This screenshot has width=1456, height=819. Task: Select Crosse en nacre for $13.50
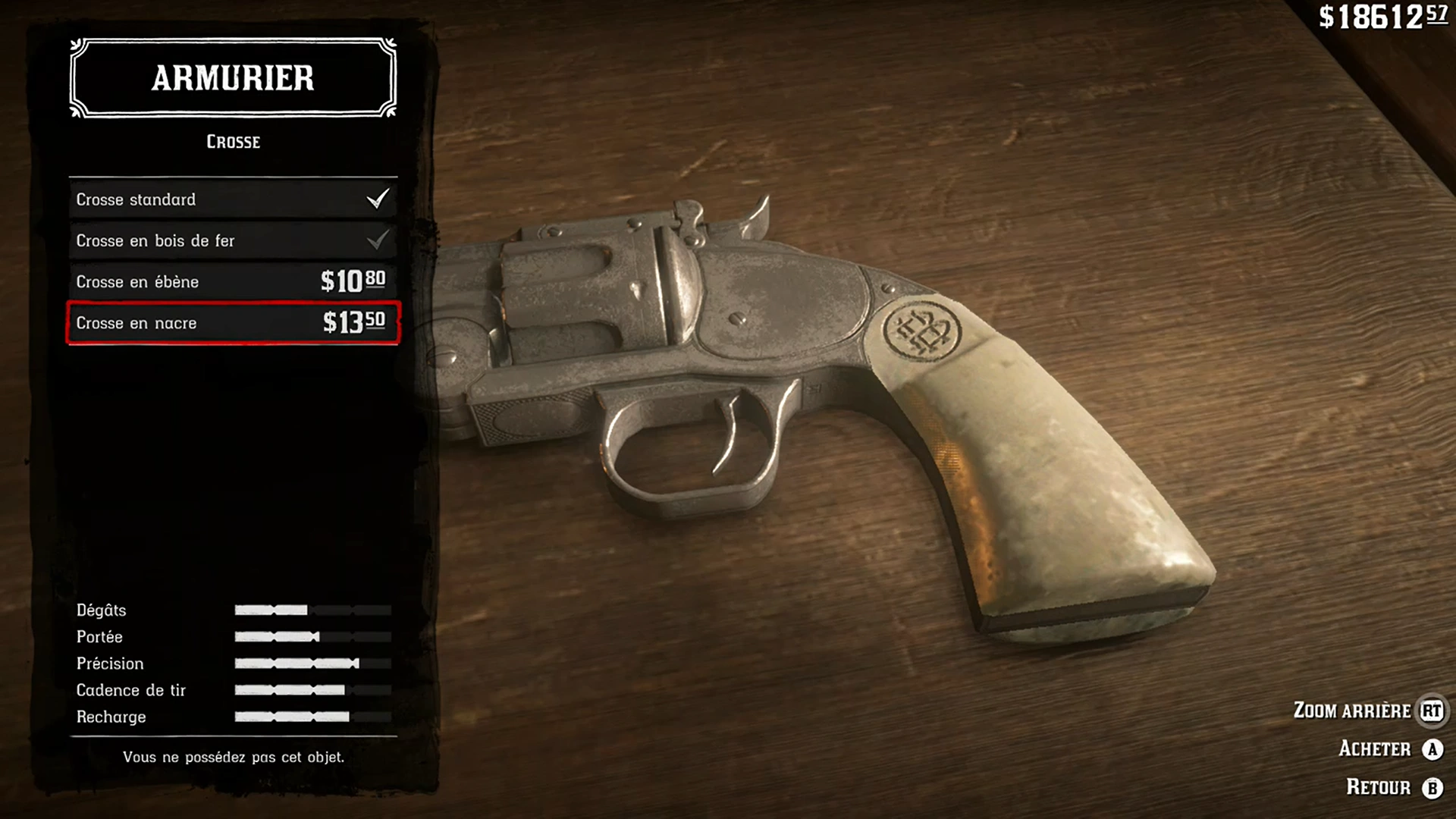click(233, 323)
